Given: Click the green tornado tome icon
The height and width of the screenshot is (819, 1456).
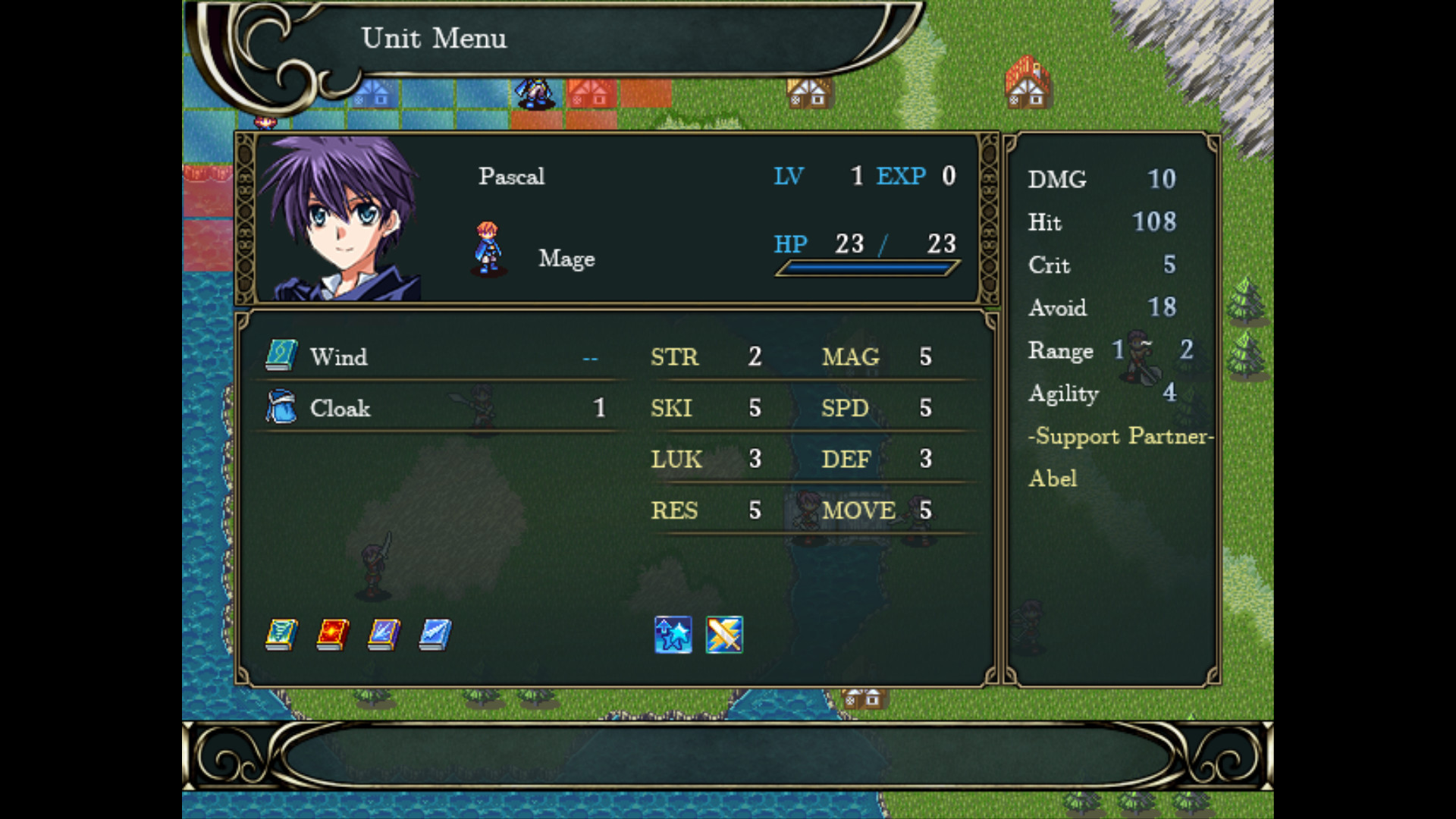Looking at the screenshot, I should click(x=281, y=635).
